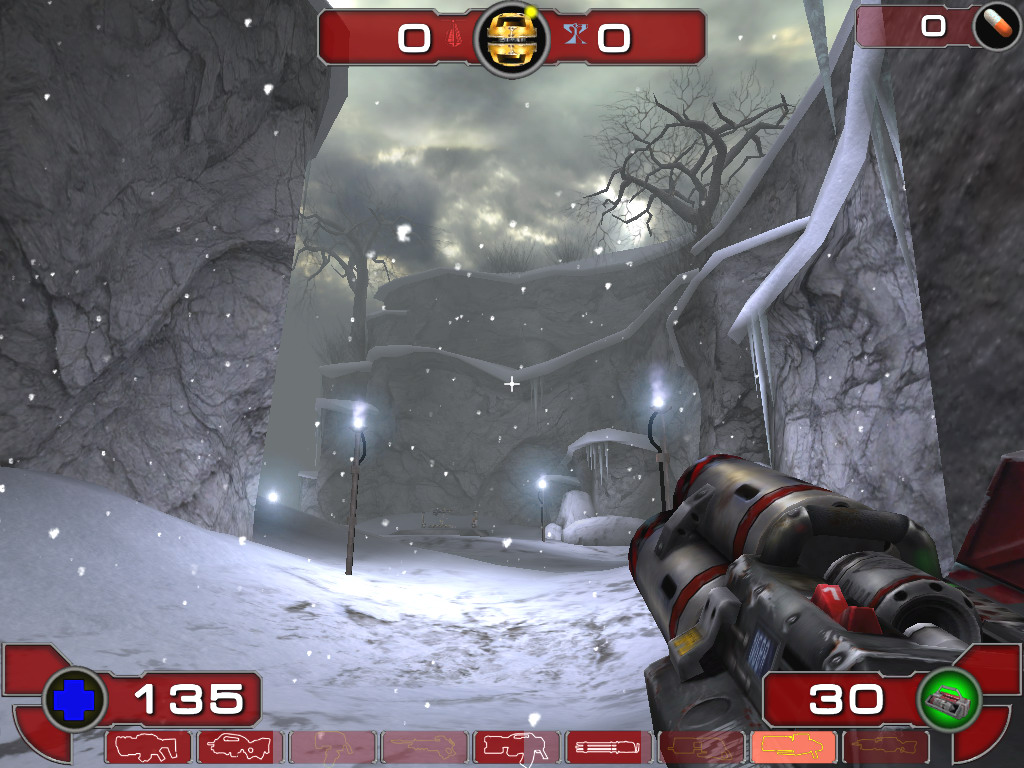
Task: Click the blue health cross icon
Action: pyautogui.click(x=73, y=699)
